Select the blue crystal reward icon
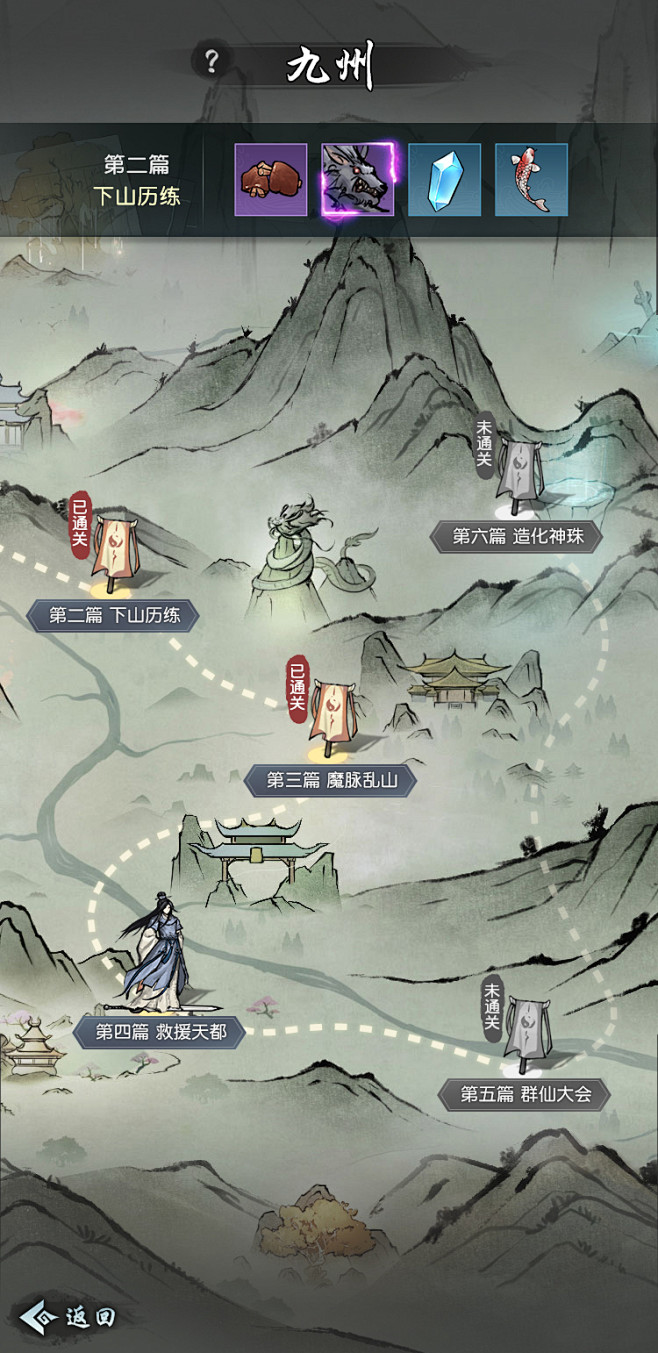The width and height of the screenshot is (658, 1353). click(x=444, y=180)
